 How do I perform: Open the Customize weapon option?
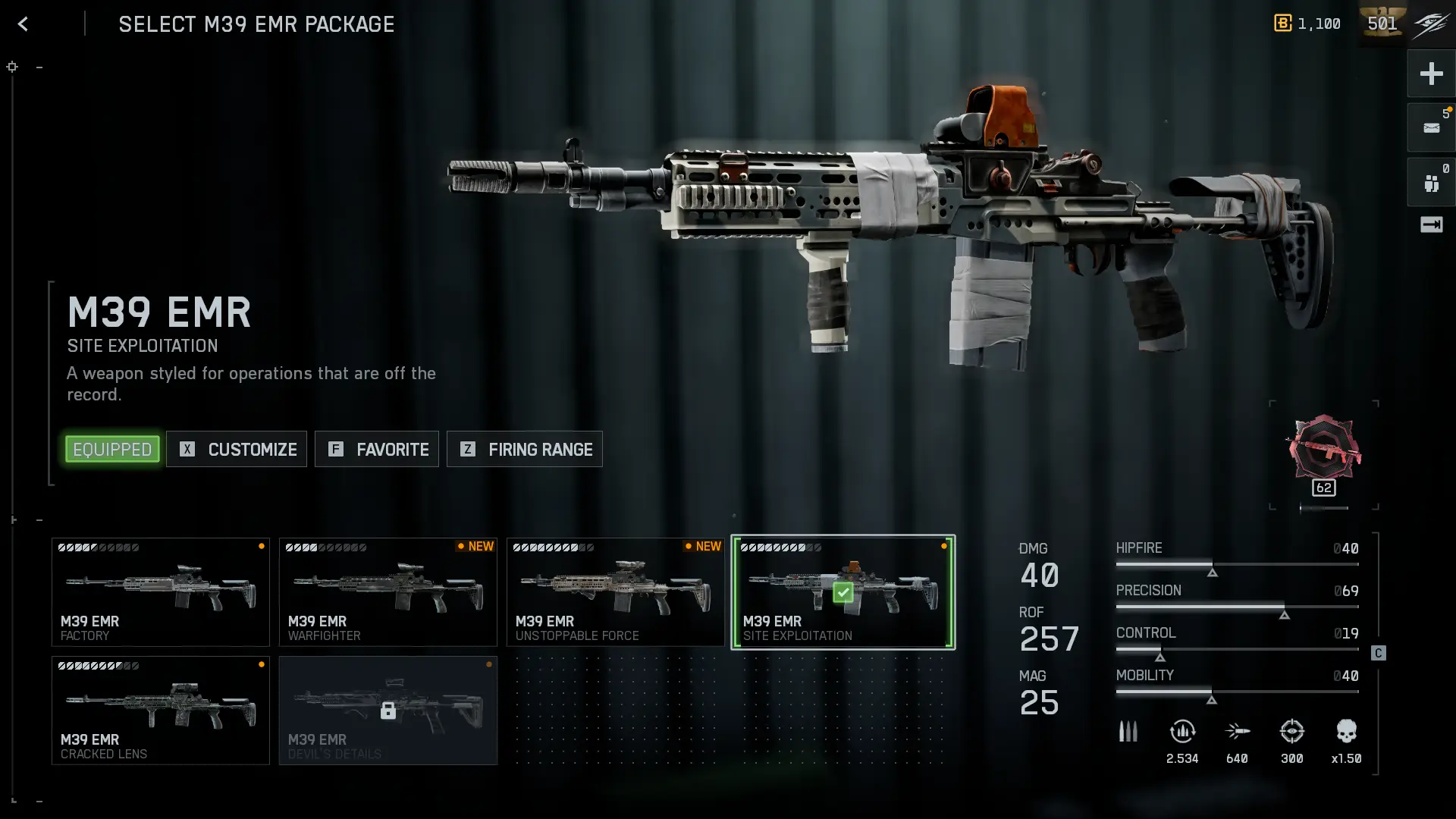(x=237, y=449)
